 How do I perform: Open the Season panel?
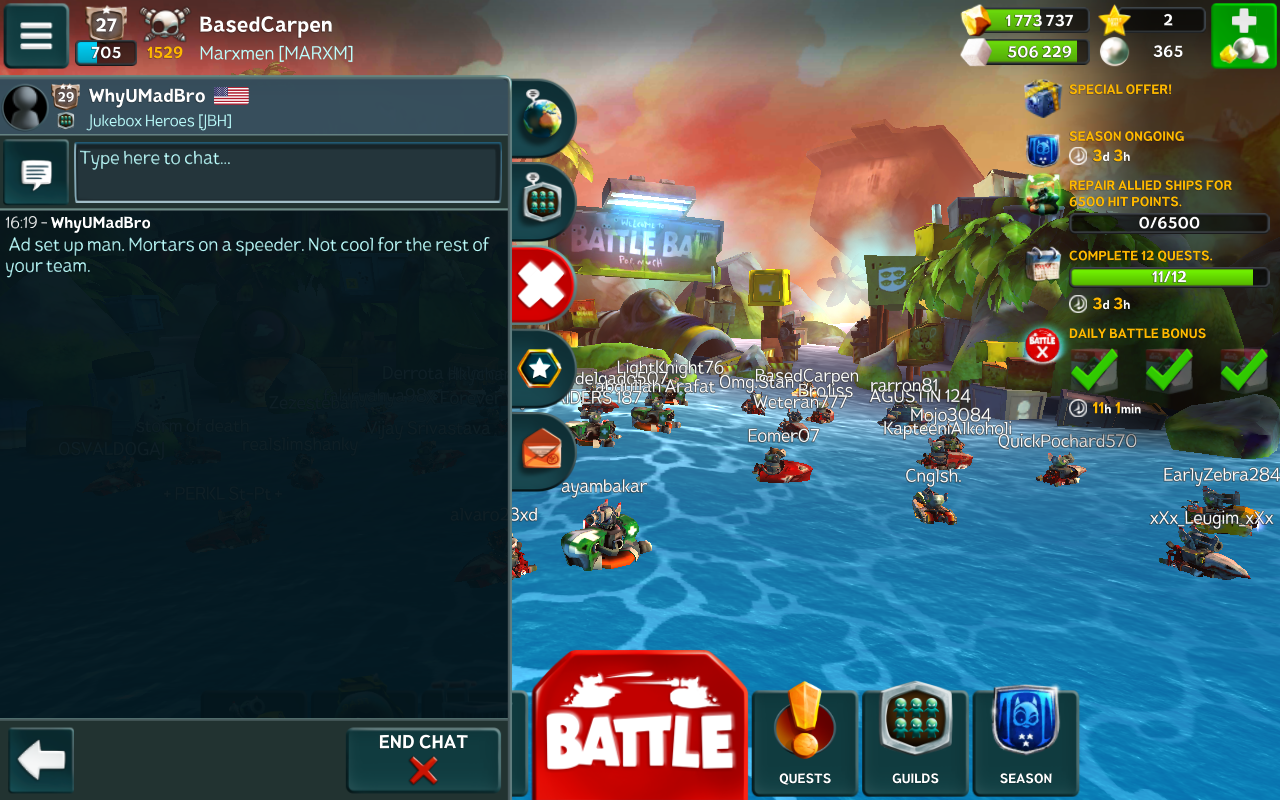point(1025,738)
